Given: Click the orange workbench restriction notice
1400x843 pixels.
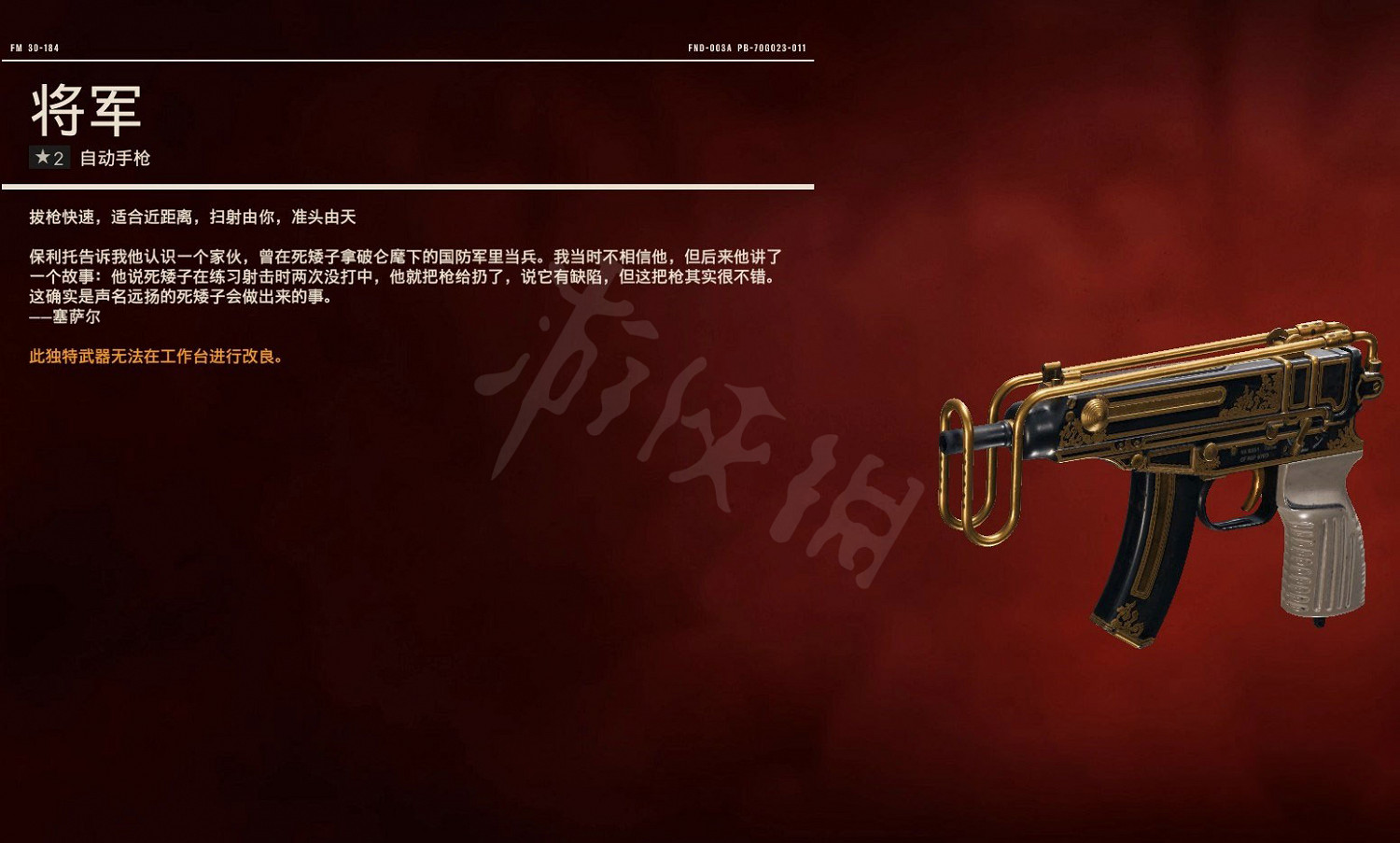Looking at the screenshot, I should pos(155,356).
